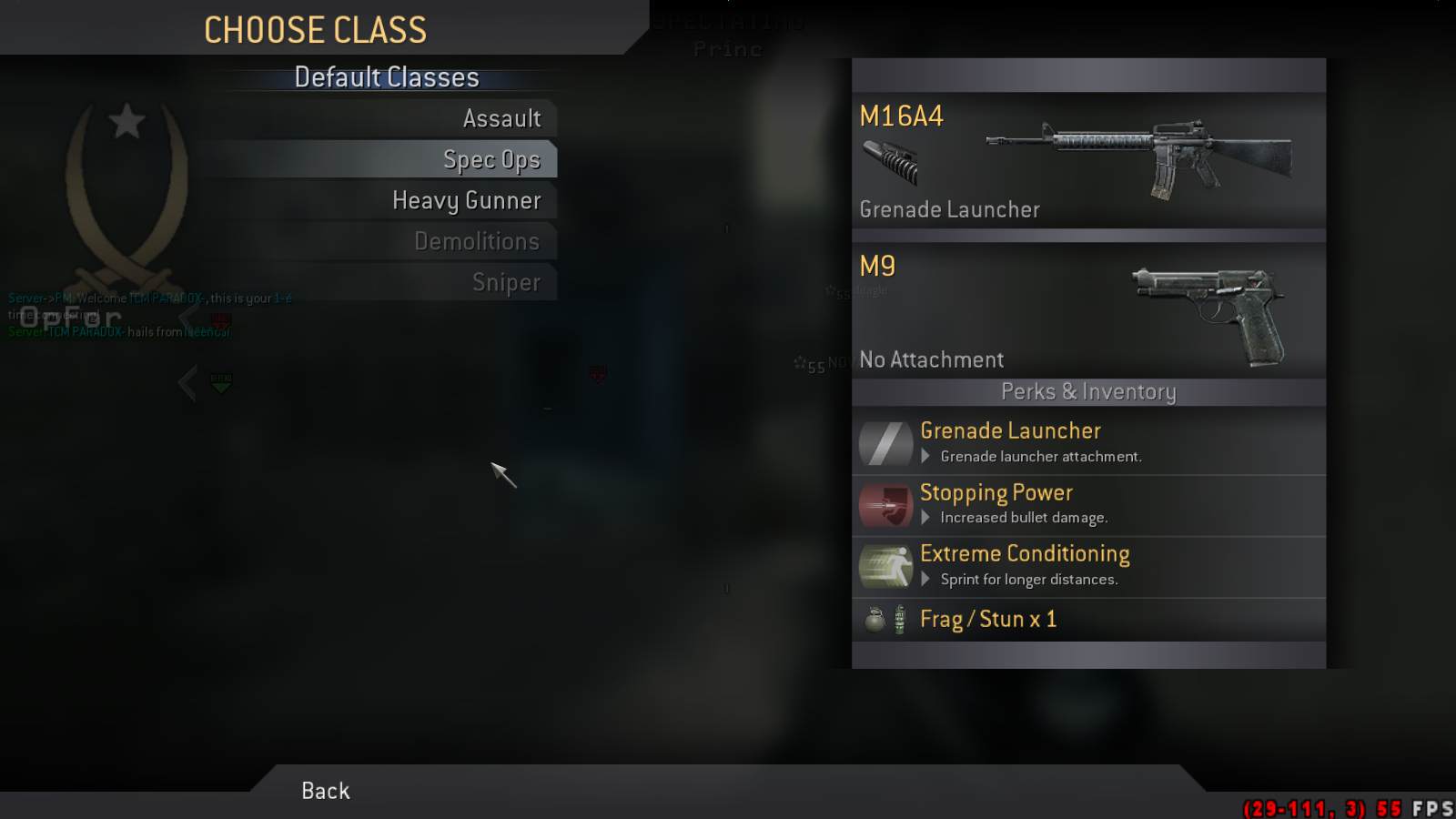1456x819 pixels.
Task: Expand the grenade launcher attachment description
Action: pyautogui.click(x=925, y=457)
